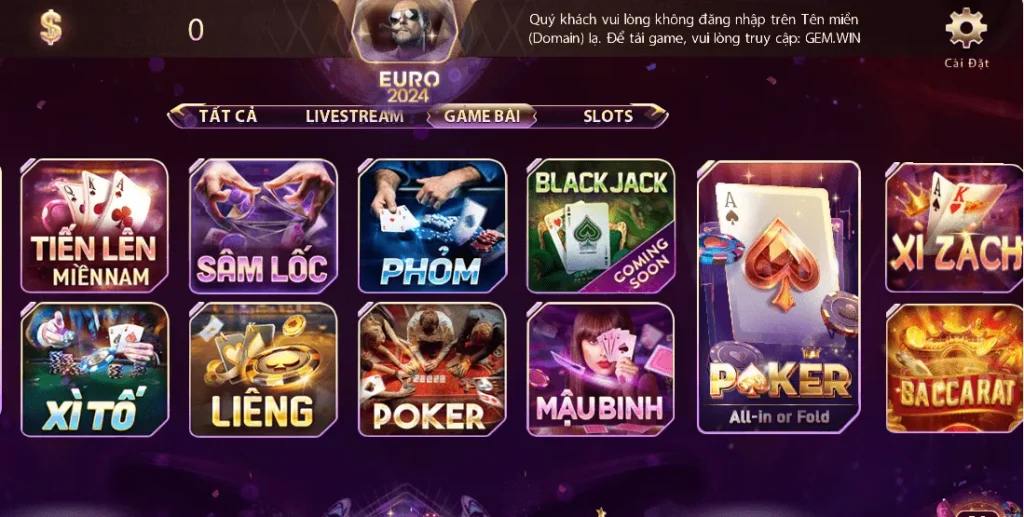
Task: Open the Cài Đặt settings gear
Action: (965, 29)
